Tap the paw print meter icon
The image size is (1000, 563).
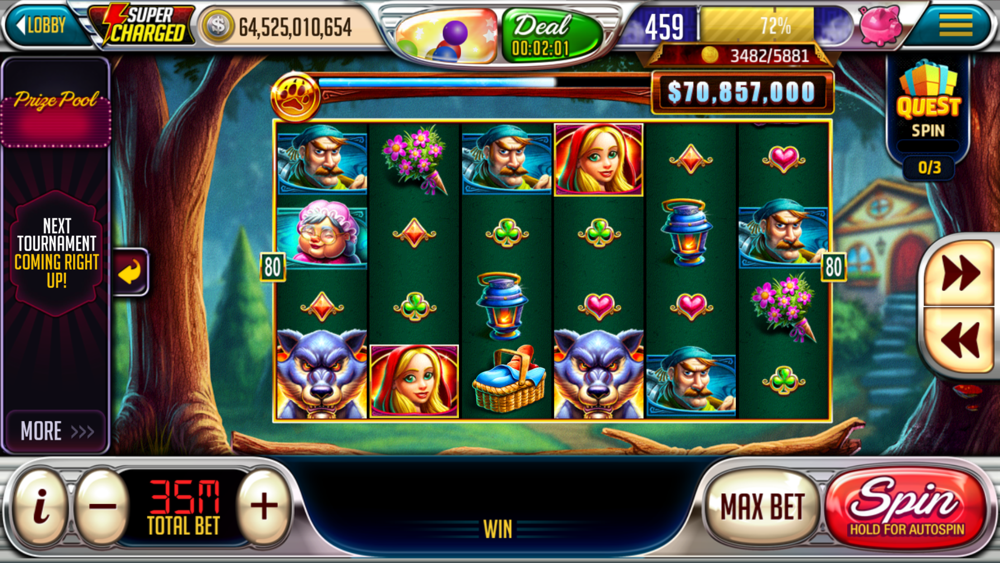coord(296,97)
